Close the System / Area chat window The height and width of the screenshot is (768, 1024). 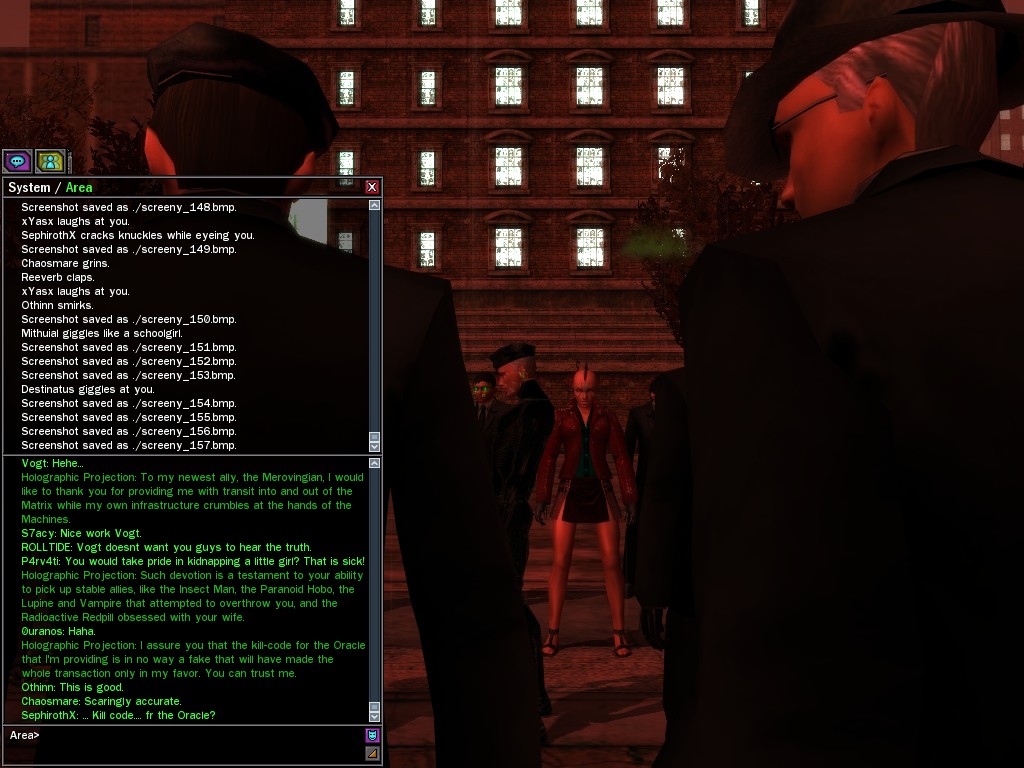point(372,187)
